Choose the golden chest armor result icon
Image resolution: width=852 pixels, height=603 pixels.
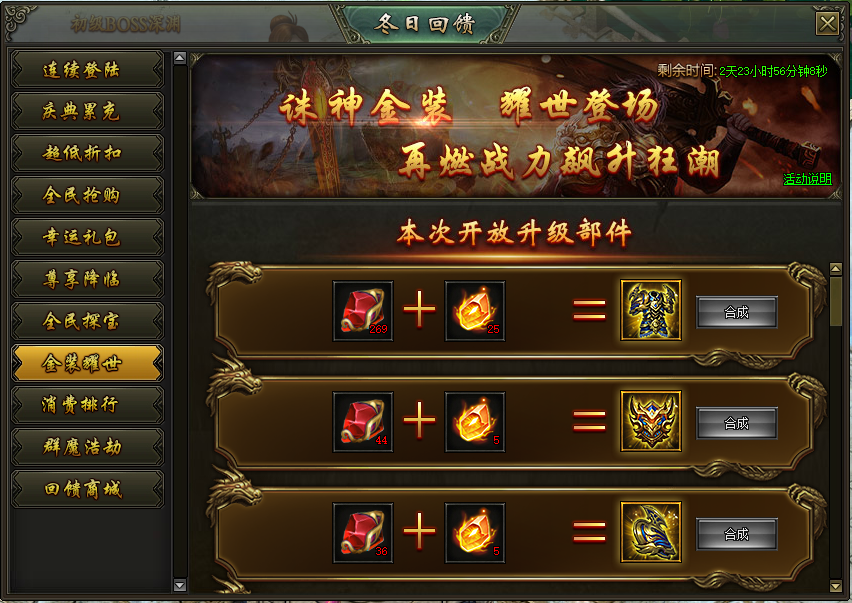tap(651, 311)
